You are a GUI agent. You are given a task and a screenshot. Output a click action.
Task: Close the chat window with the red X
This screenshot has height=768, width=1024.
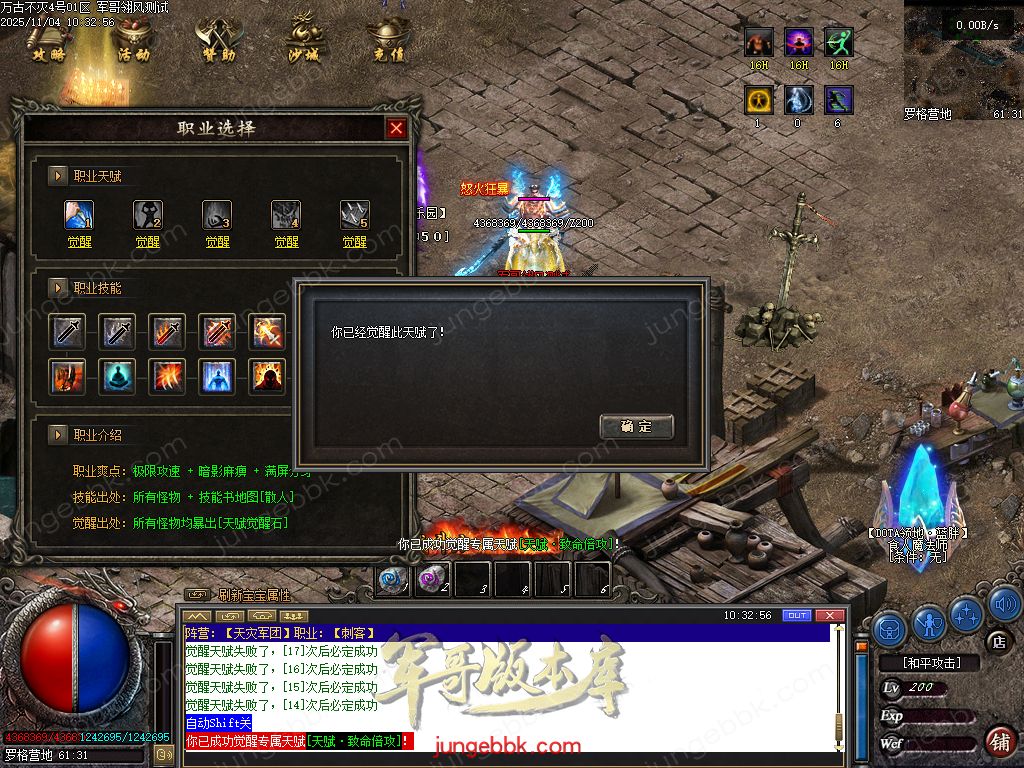click(827, 615)
